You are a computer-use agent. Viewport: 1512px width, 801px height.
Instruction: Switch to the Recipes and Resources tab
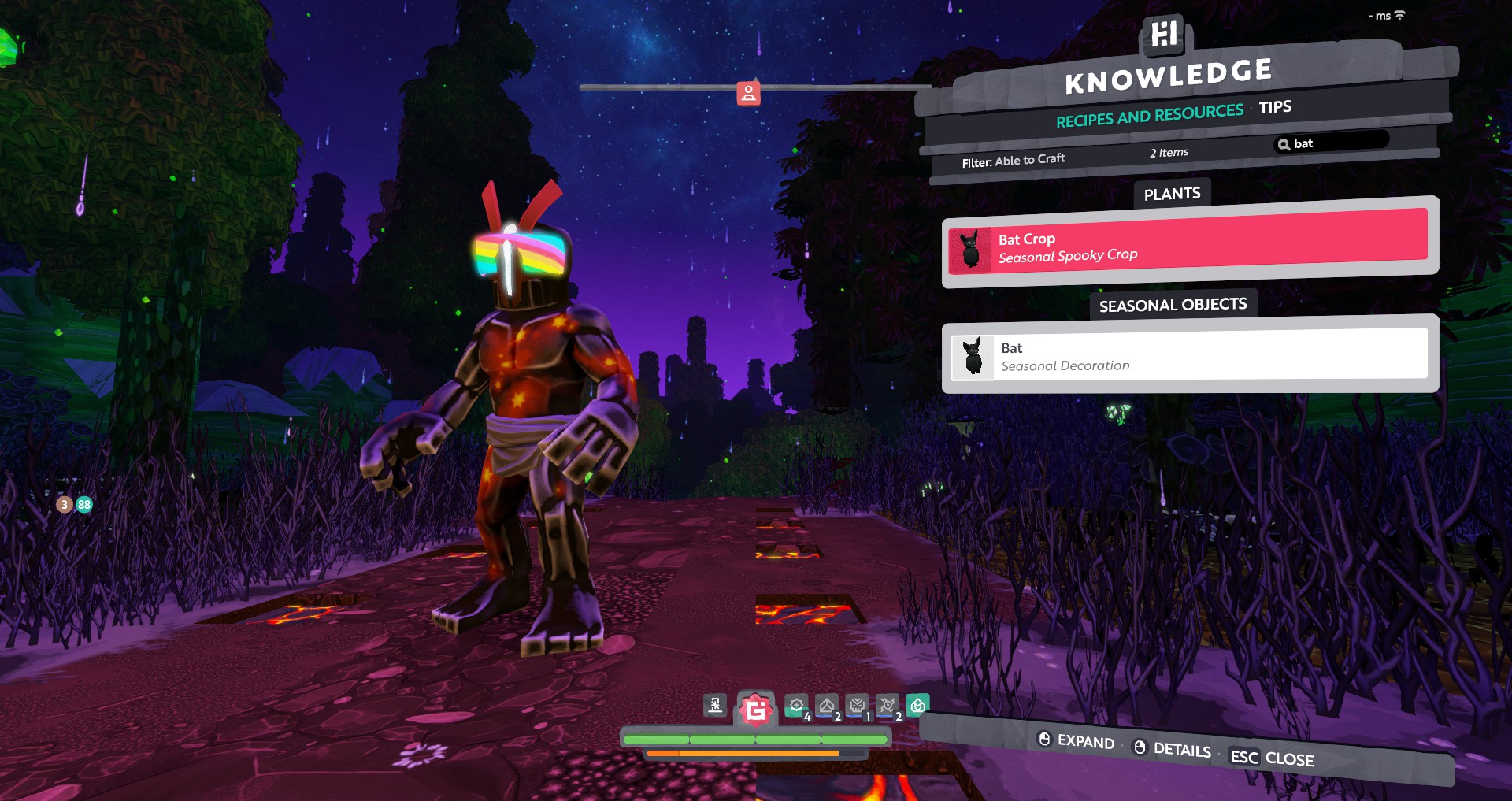(1149, 116)
